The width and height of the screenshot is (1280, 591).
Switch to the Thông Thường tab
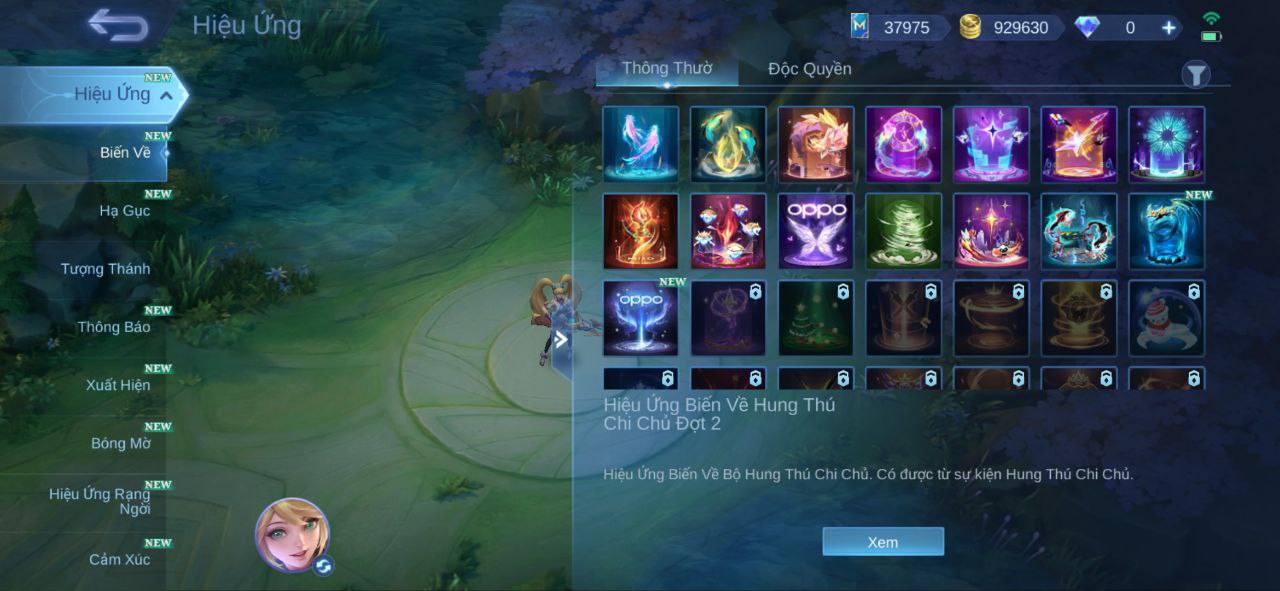667,69
